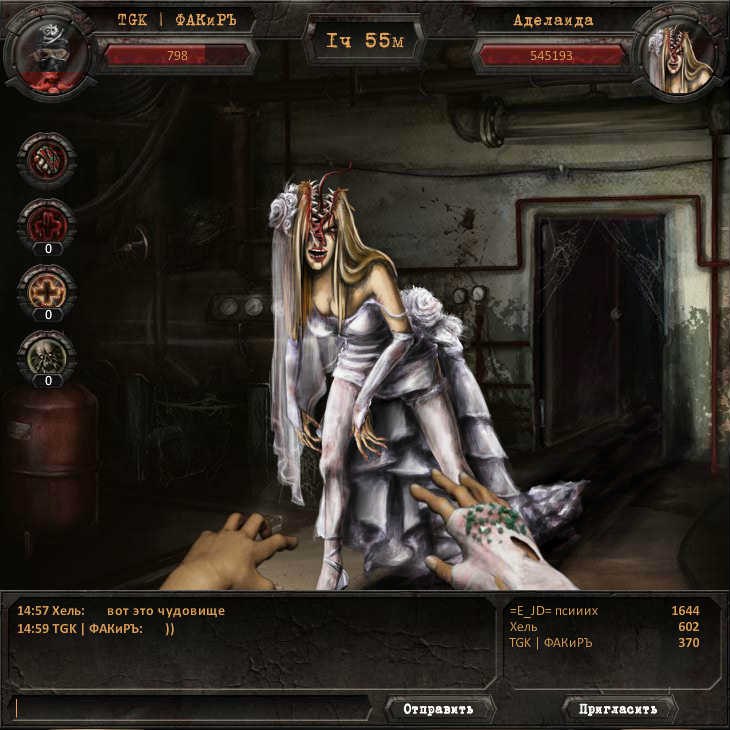730x730 pixels.
Task: Activate the dark red cross icon
Action: (x=46, y=224)
